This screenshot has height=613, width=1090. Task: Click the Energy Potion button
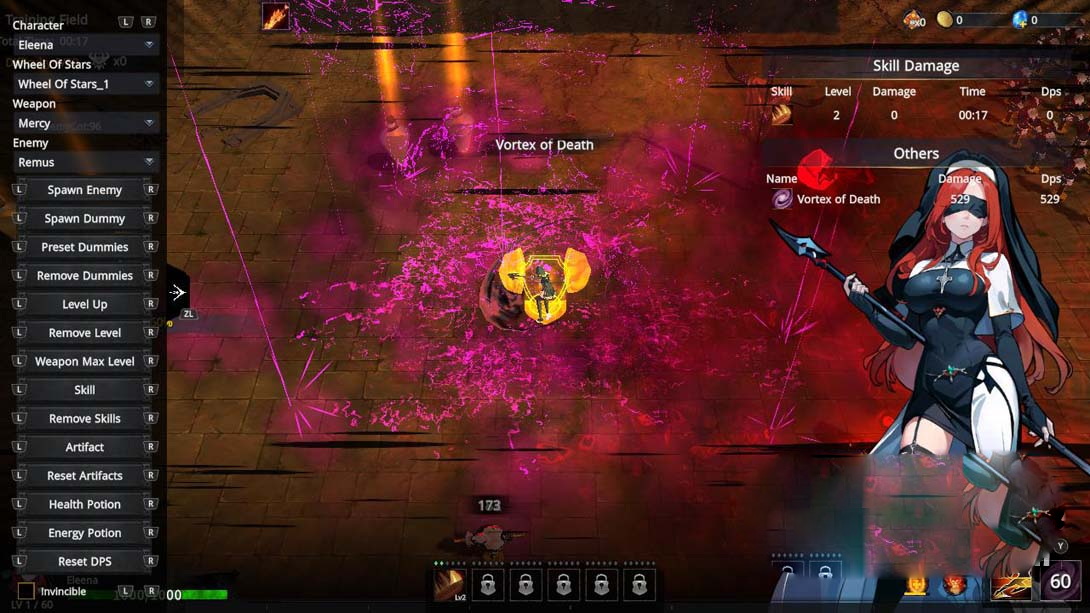84,533
